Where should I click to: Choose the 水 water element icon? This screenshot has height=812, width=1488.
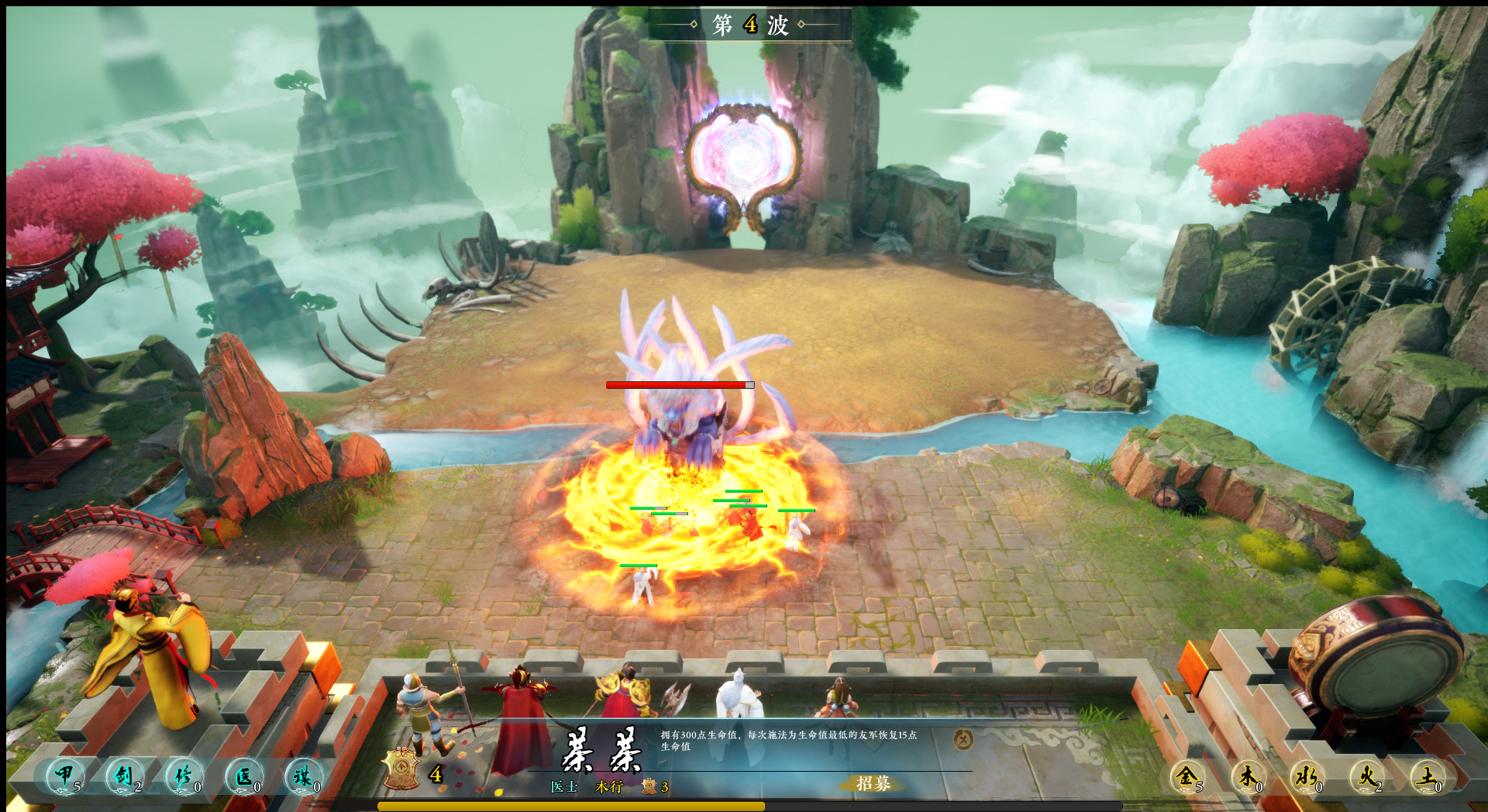tap(1307, 776)
